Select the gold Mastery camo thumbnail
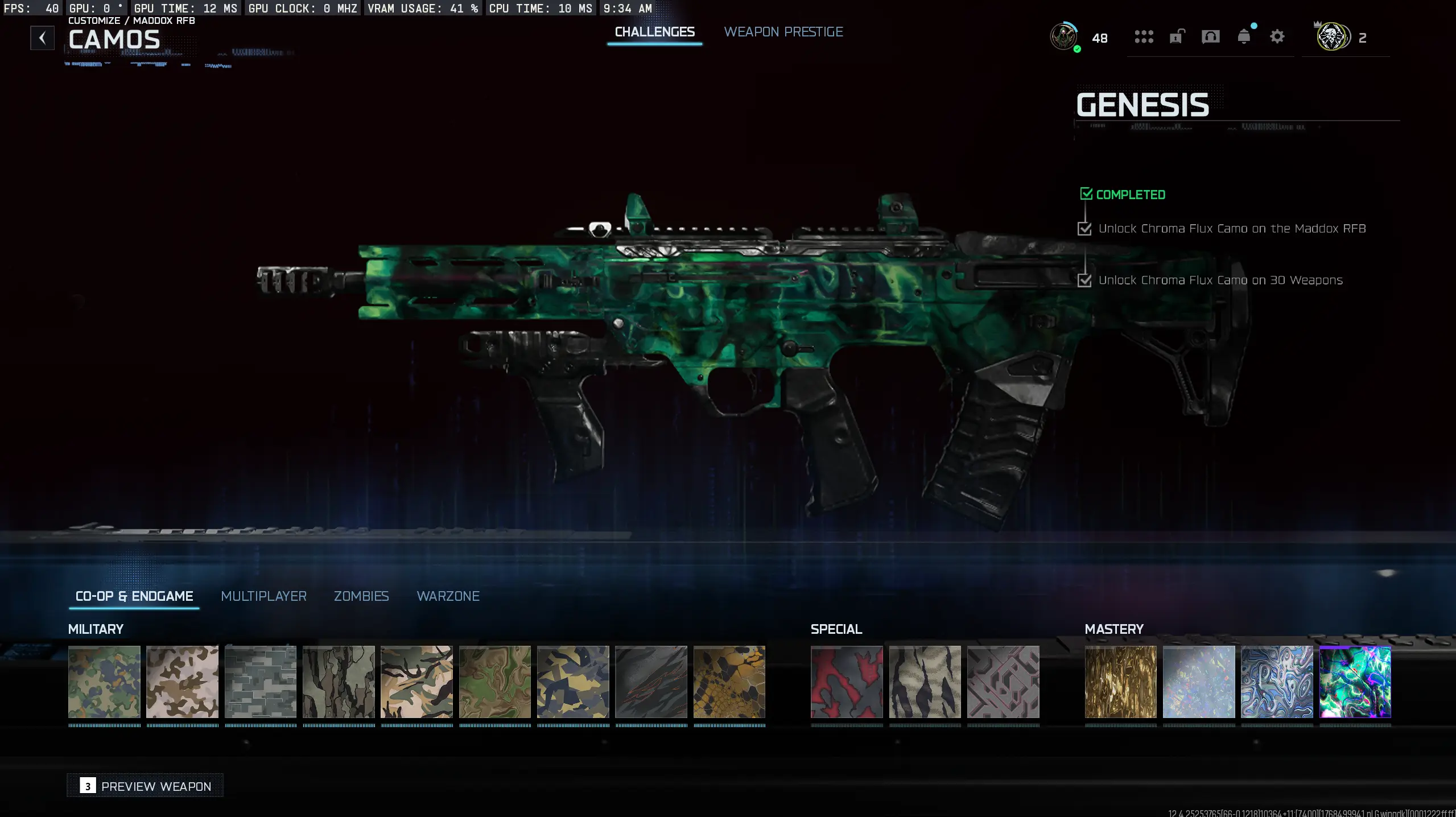 click(x=1120, y=682)
